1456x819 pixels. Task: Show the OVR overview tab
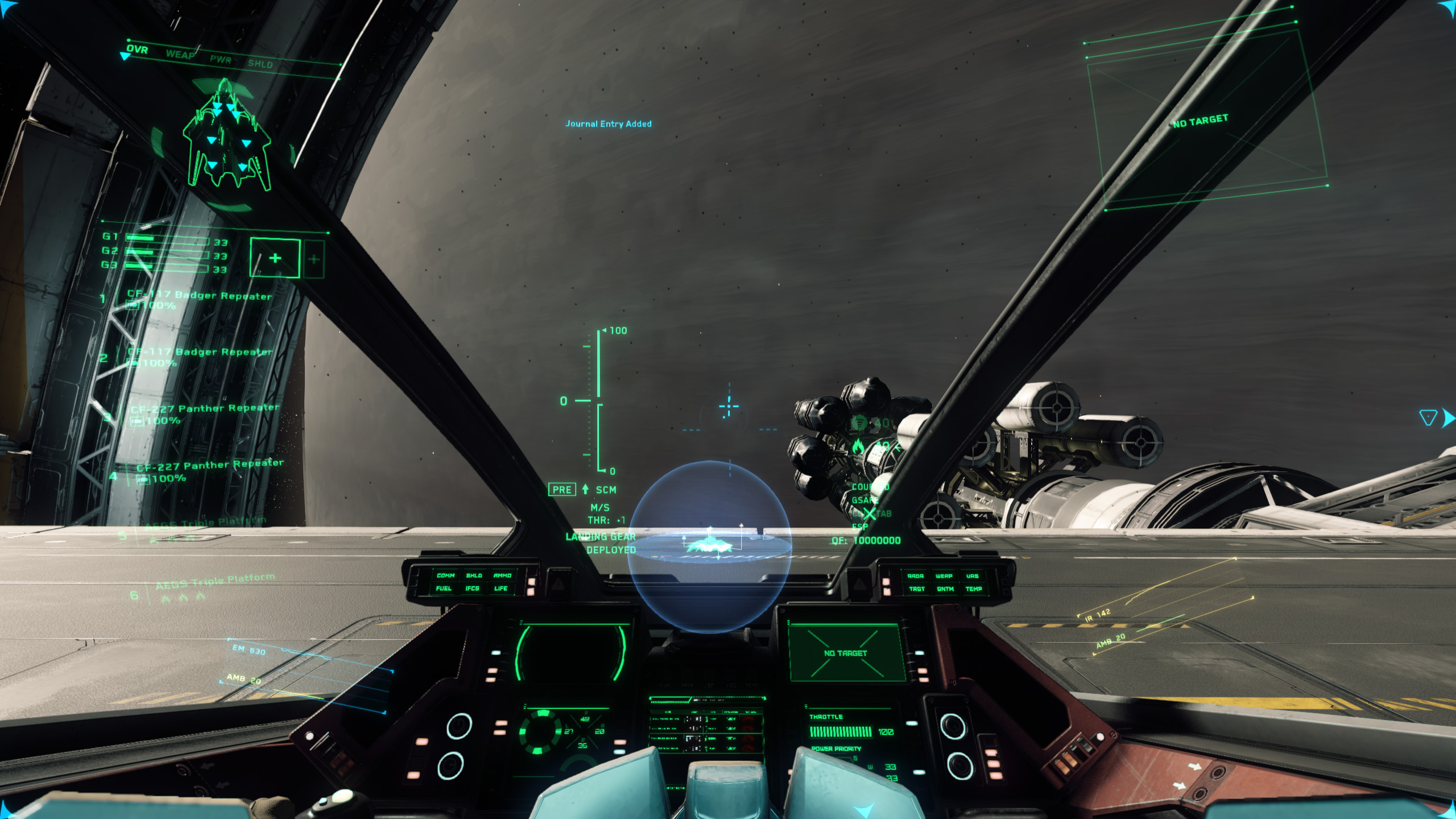[137, 49]
